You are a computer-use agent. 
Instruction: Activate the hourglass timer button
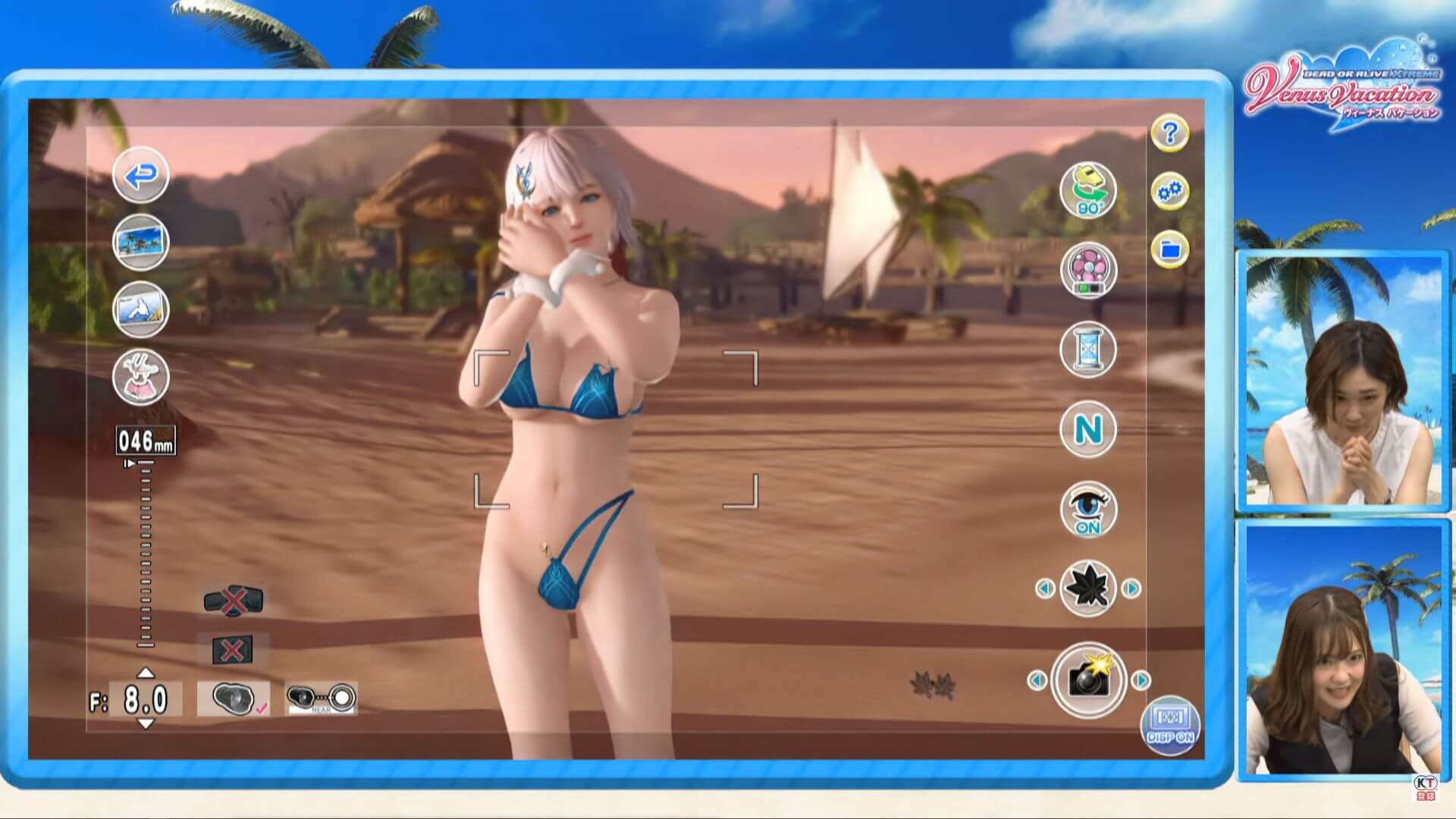(1087, 350)
